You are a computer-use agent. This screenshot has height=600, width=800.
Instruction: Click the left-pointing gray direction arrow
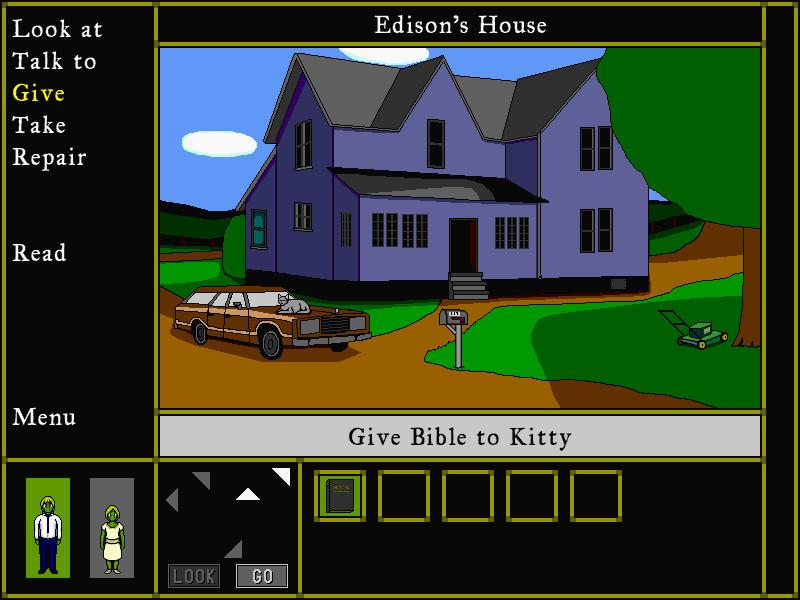click(172, 500)
